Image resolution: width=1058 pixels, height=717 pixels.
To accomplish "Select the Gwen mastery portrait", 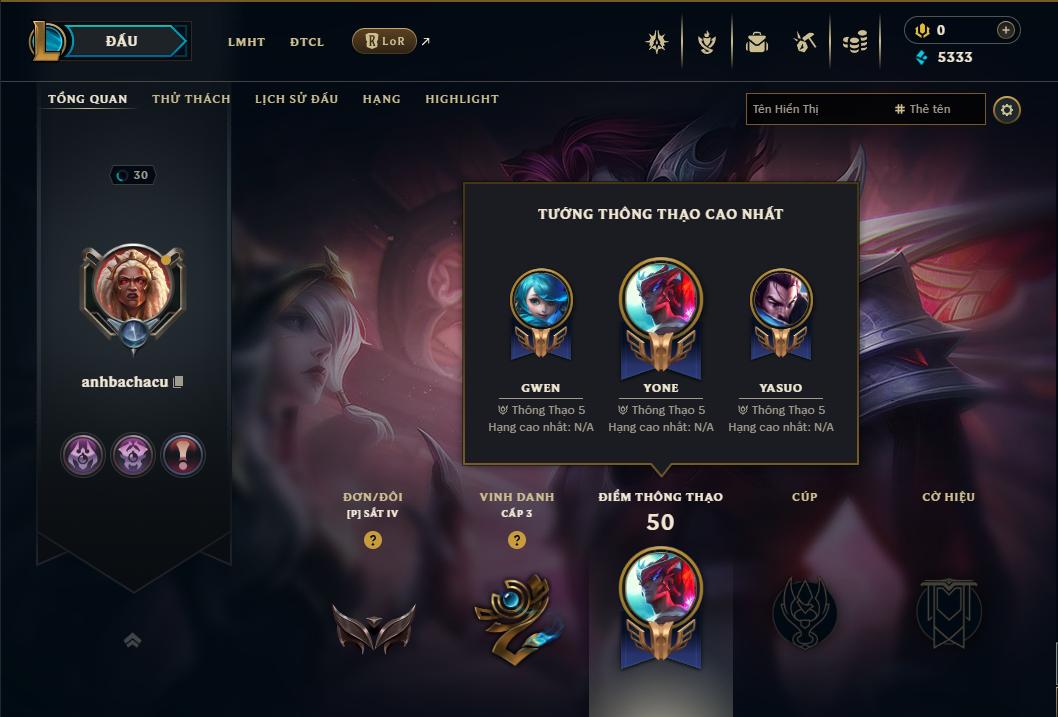I will [x=541, y=301].
